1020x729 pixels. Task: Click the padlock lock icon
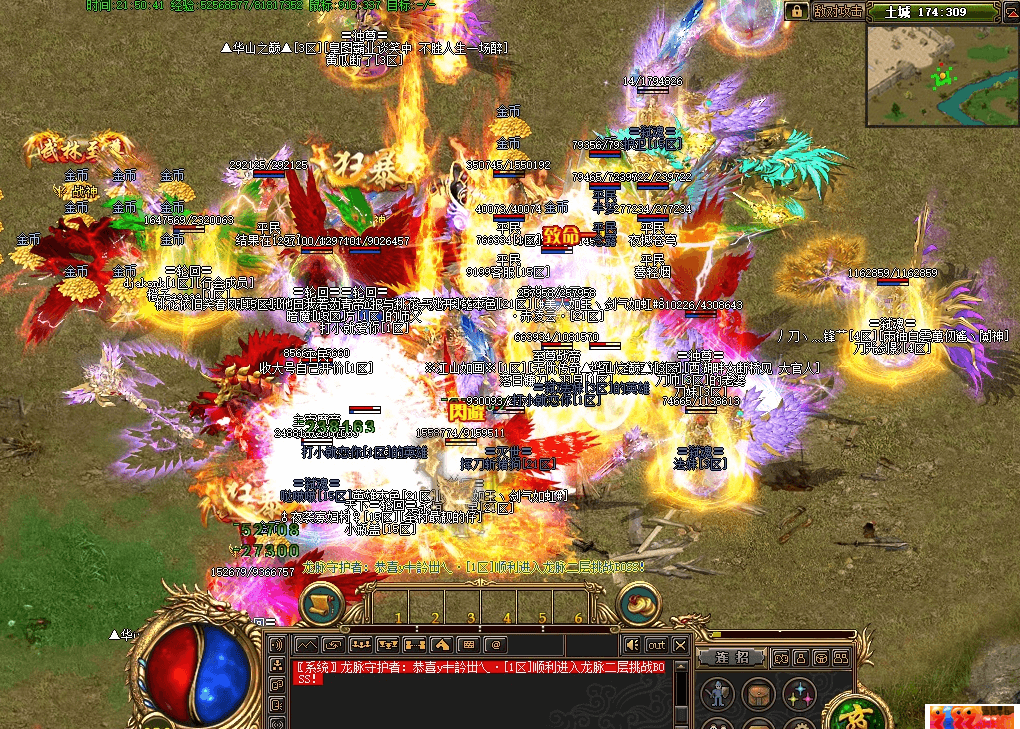[797, 11]
